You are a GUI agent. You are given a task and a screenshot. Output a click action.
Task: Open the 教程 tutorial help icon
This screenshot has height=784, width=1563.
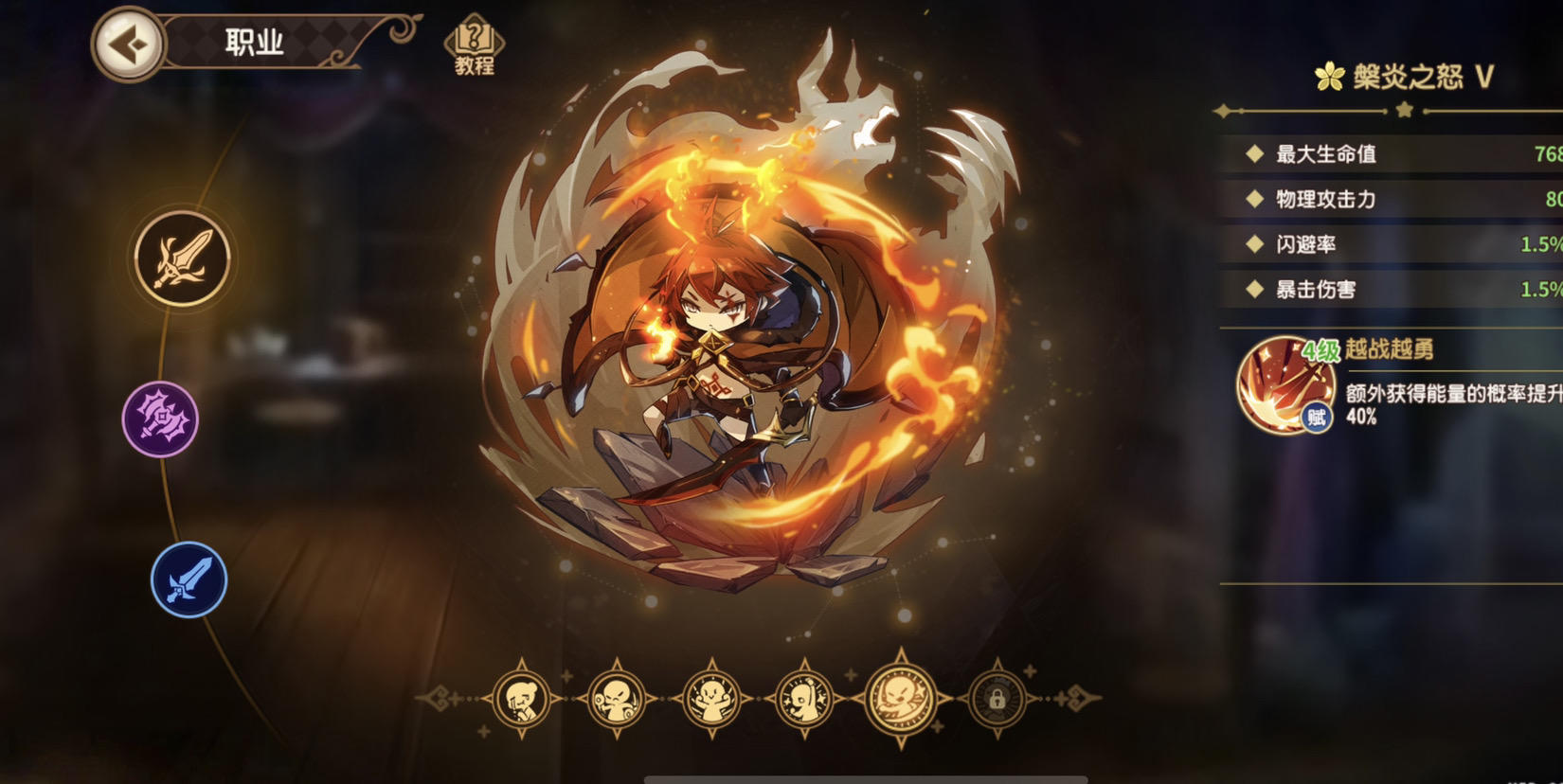pyautogui.click(x=471, y=40)
